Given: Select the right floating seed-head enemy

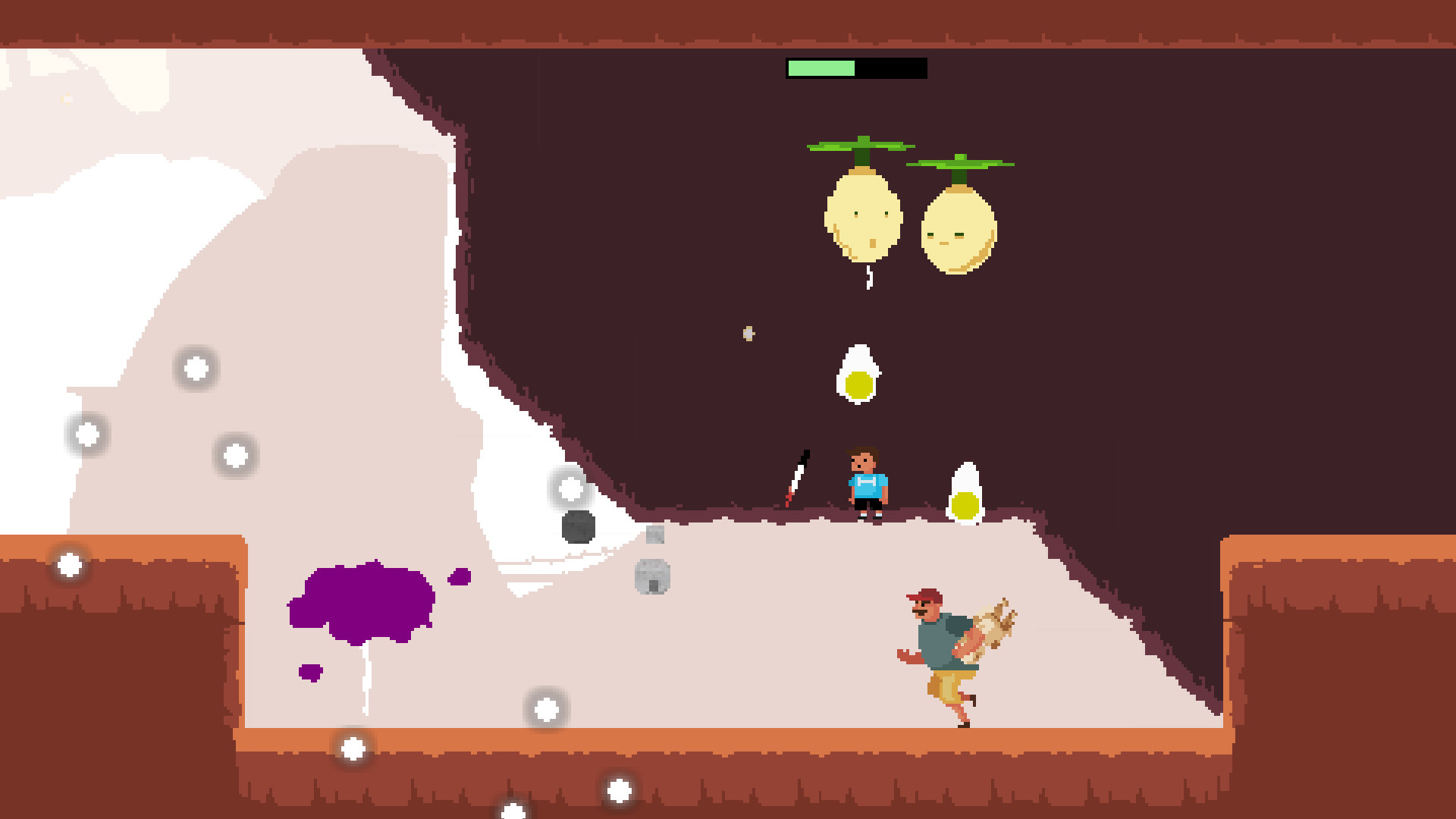Looking at the screenshot, I should pyautogui.click(x=958, y=227).
